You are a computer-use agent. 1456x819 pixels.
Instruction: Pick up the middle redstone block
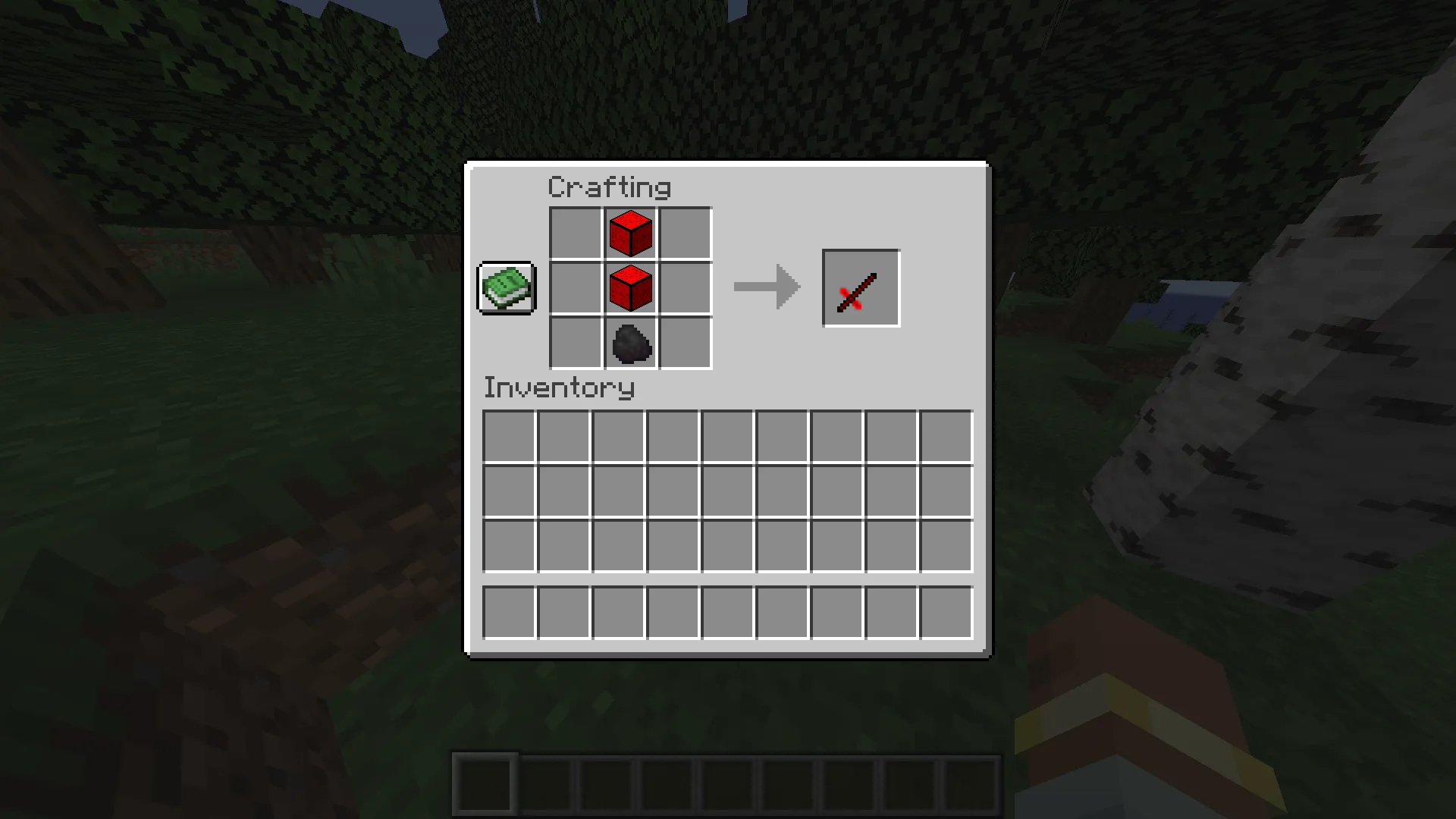pyautogui.click(x=630, y=288)
